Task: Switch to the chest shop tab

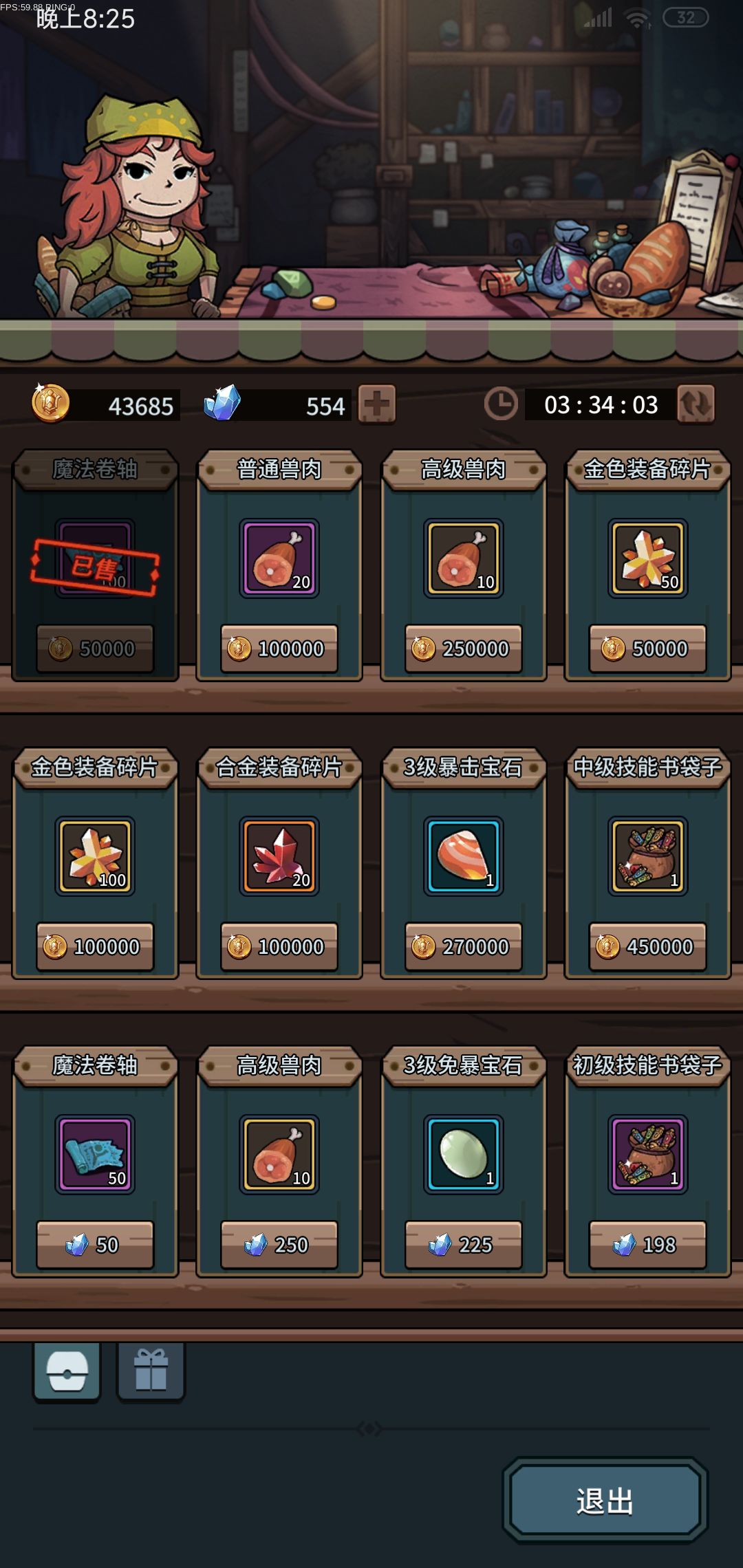Action: pos(67,1371)
